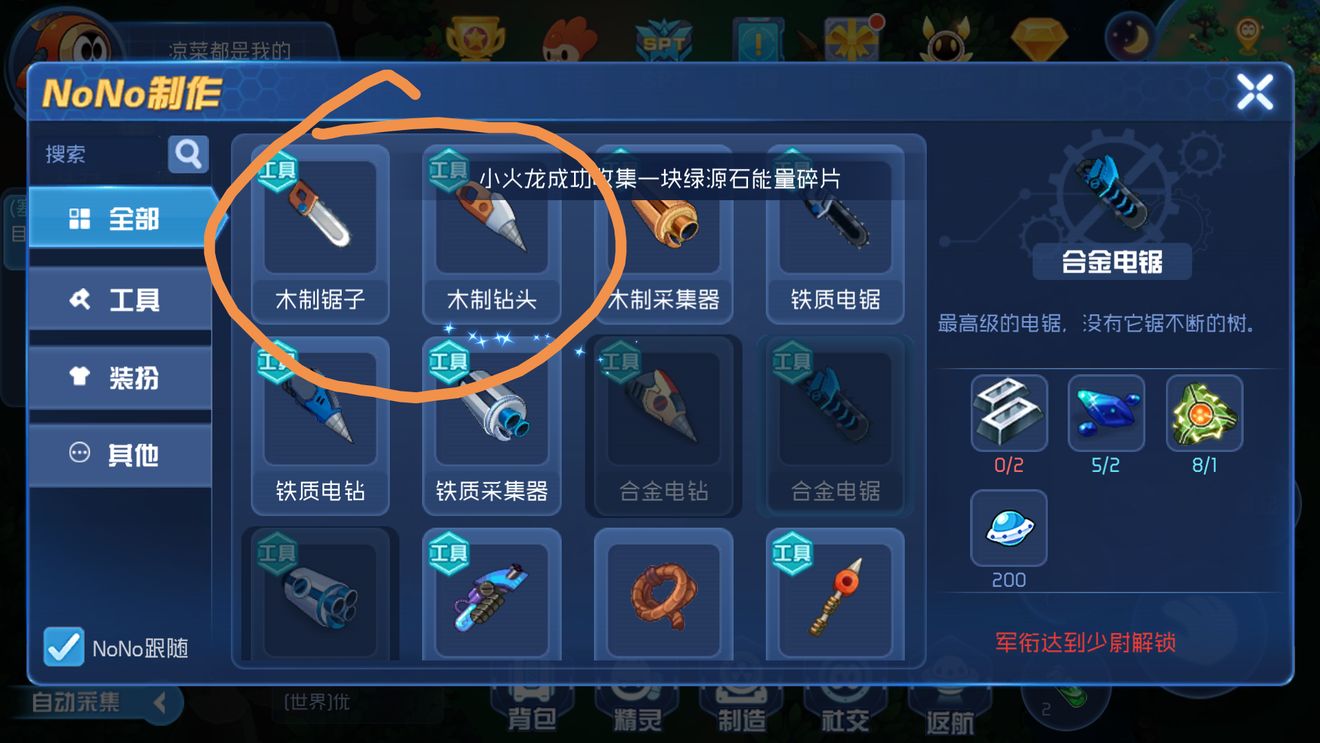
Task: Toggle the NoNo跟随 follow checkbox
Action: (x=63, y=648)
